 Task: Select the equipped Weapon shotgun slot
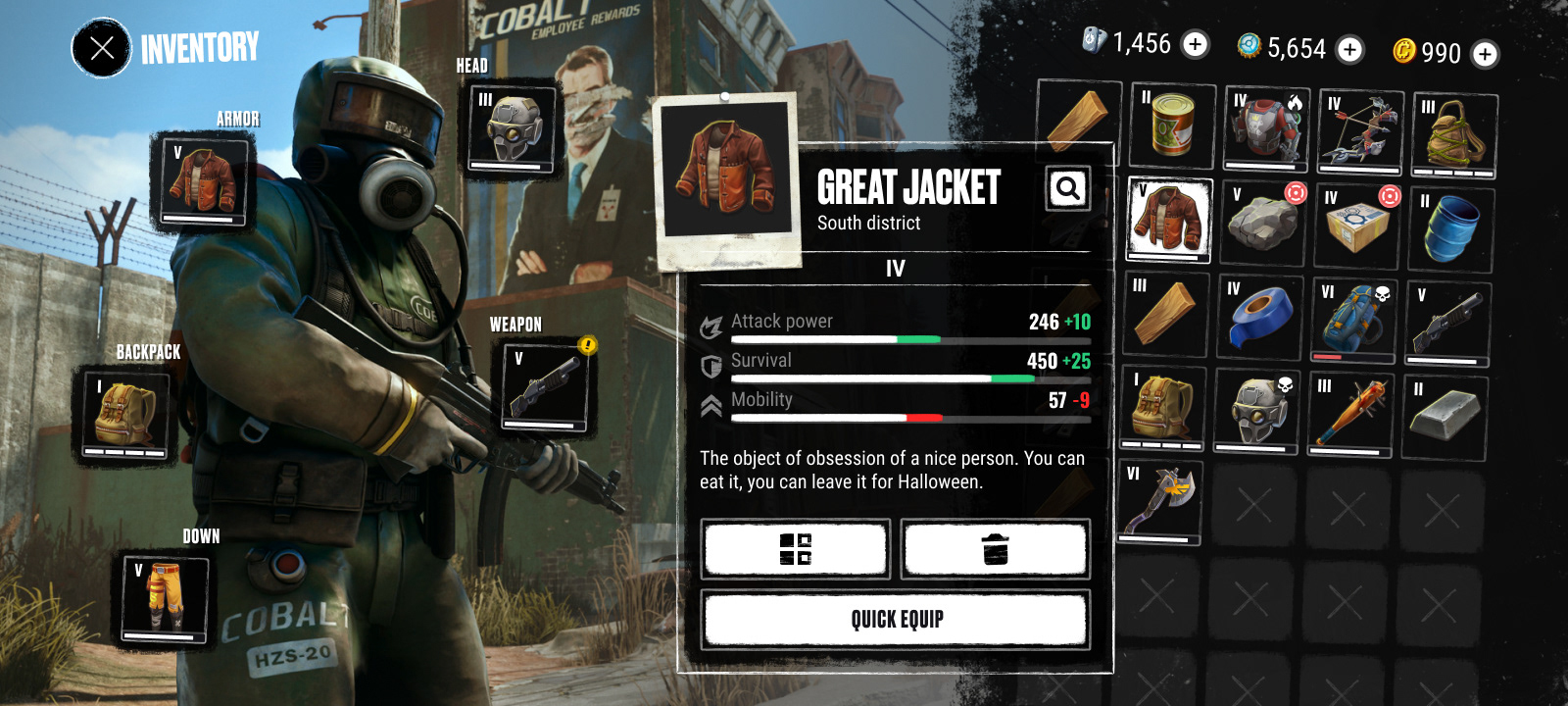pyautogui.click(x=545, y=386)
